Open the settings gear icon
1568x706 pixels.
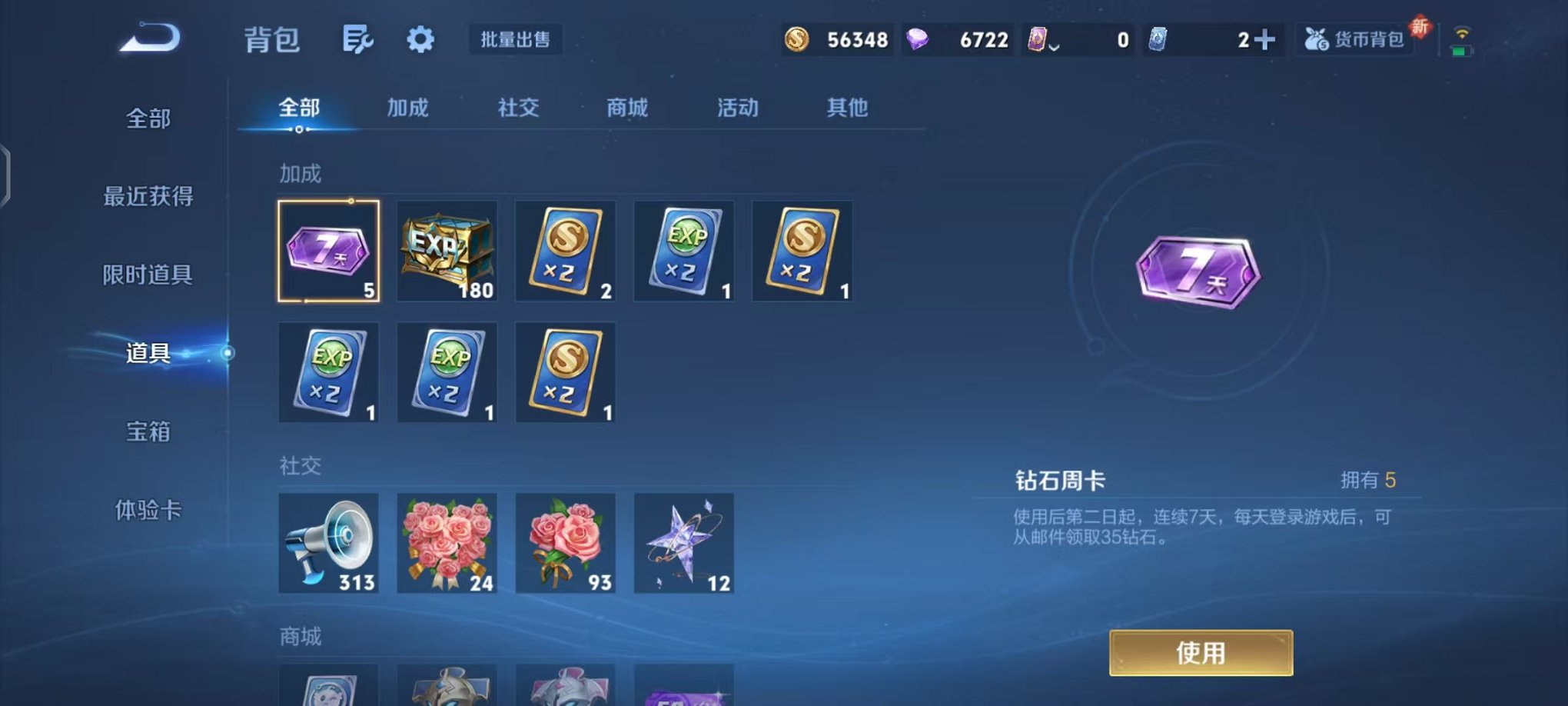[x=419, y=40]
